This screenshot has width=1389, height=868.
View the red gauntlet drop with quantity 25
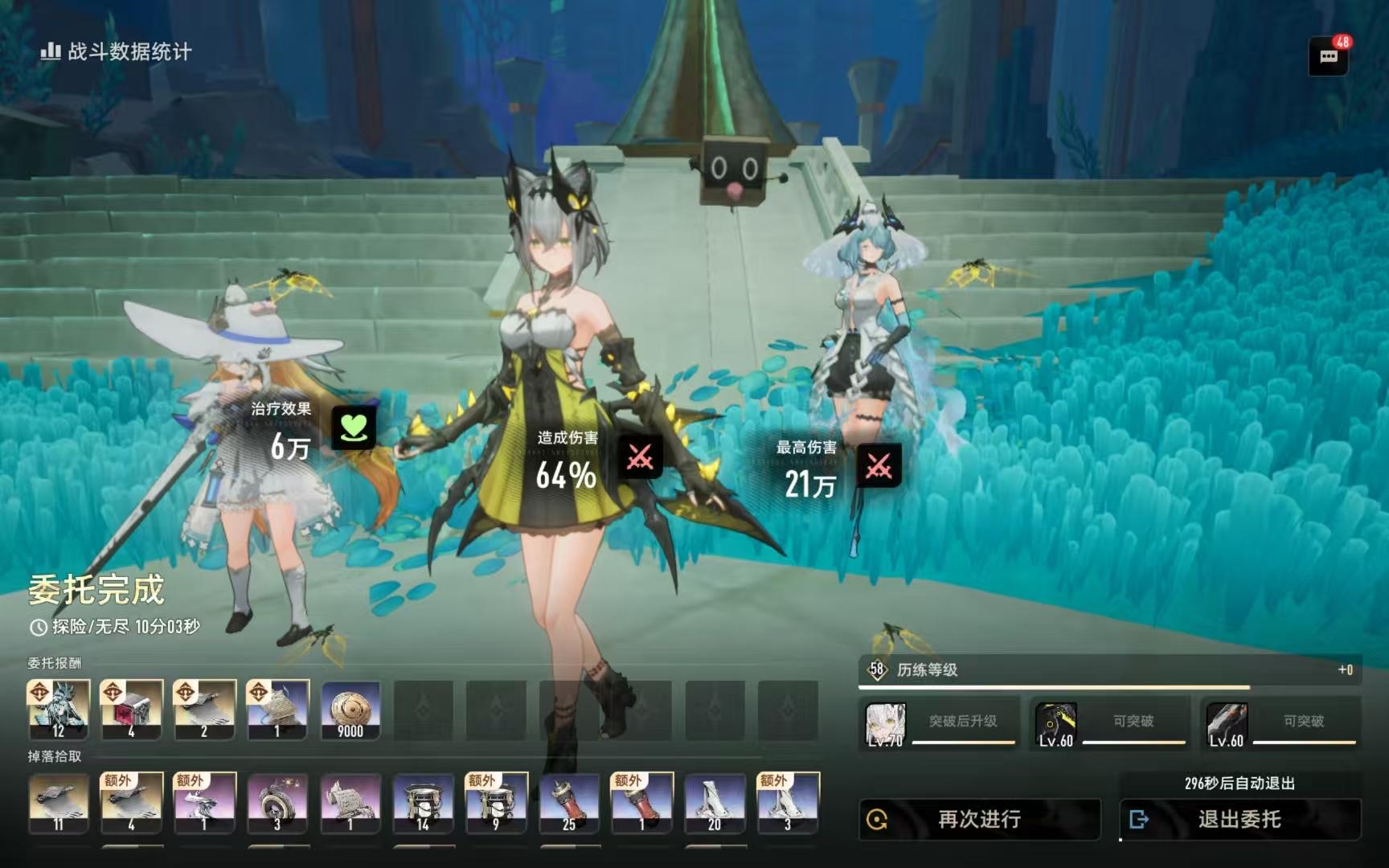point(569,803)
